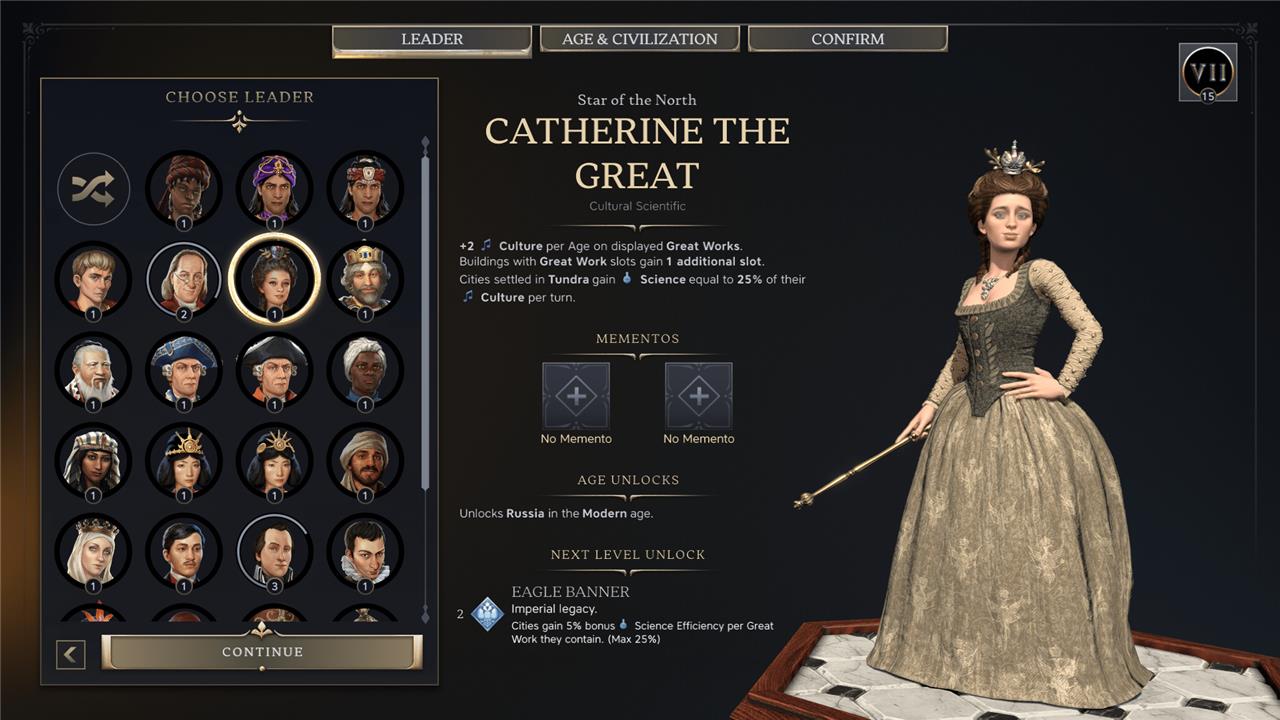Image resolution: width=1280 pixels, height=720 pixels.
Task: Choose Charlemagne, the crowned bearded king
Action: click(x=365, y=279)
